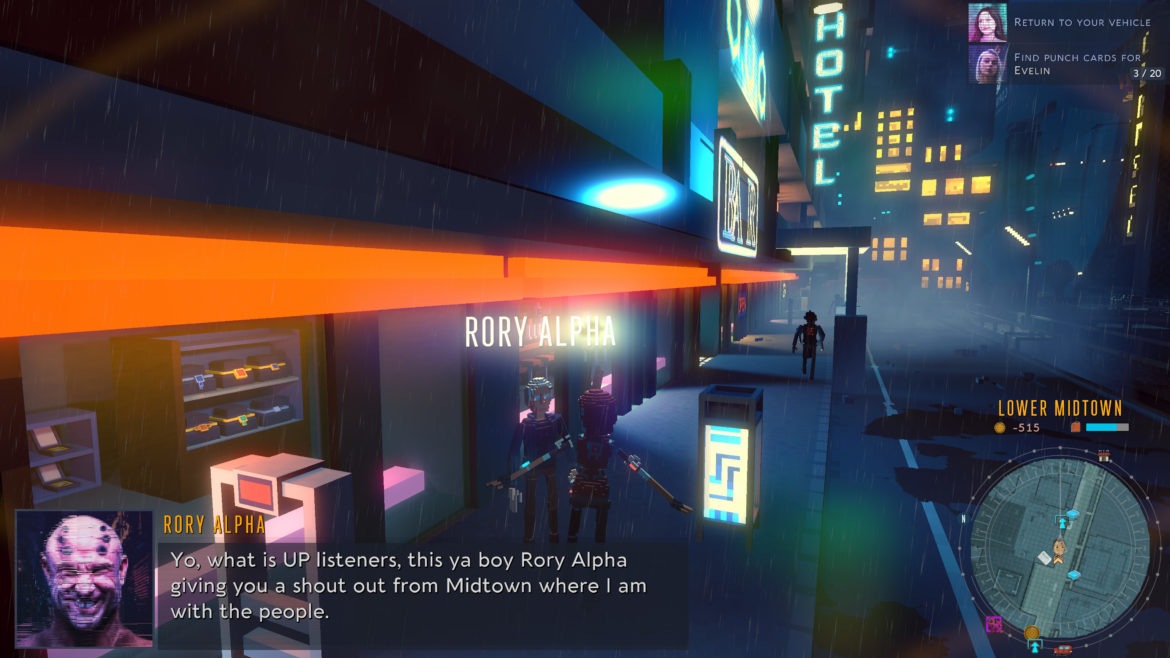1170x658 pixels.
Task: Open the Find punch cards for Evelin objective
Action: click(1077, 64)
